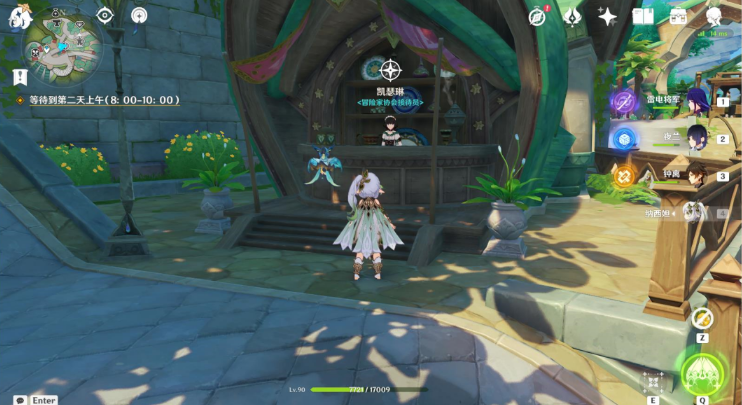The height and width of the screenshot is (405, 742).
Task: Activate Nahida's green Elemental Burst
Action: click(702, 373)
